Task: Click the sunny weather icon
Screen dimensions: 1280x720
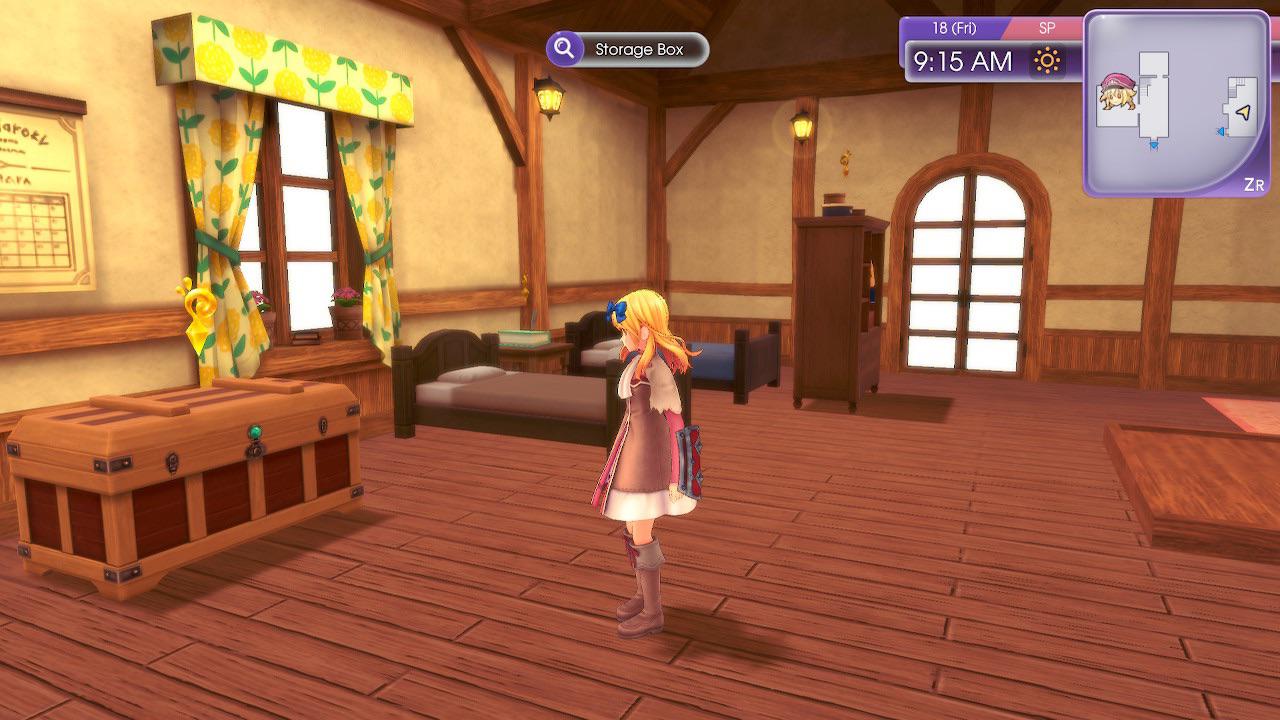Action: point(1047,62)
